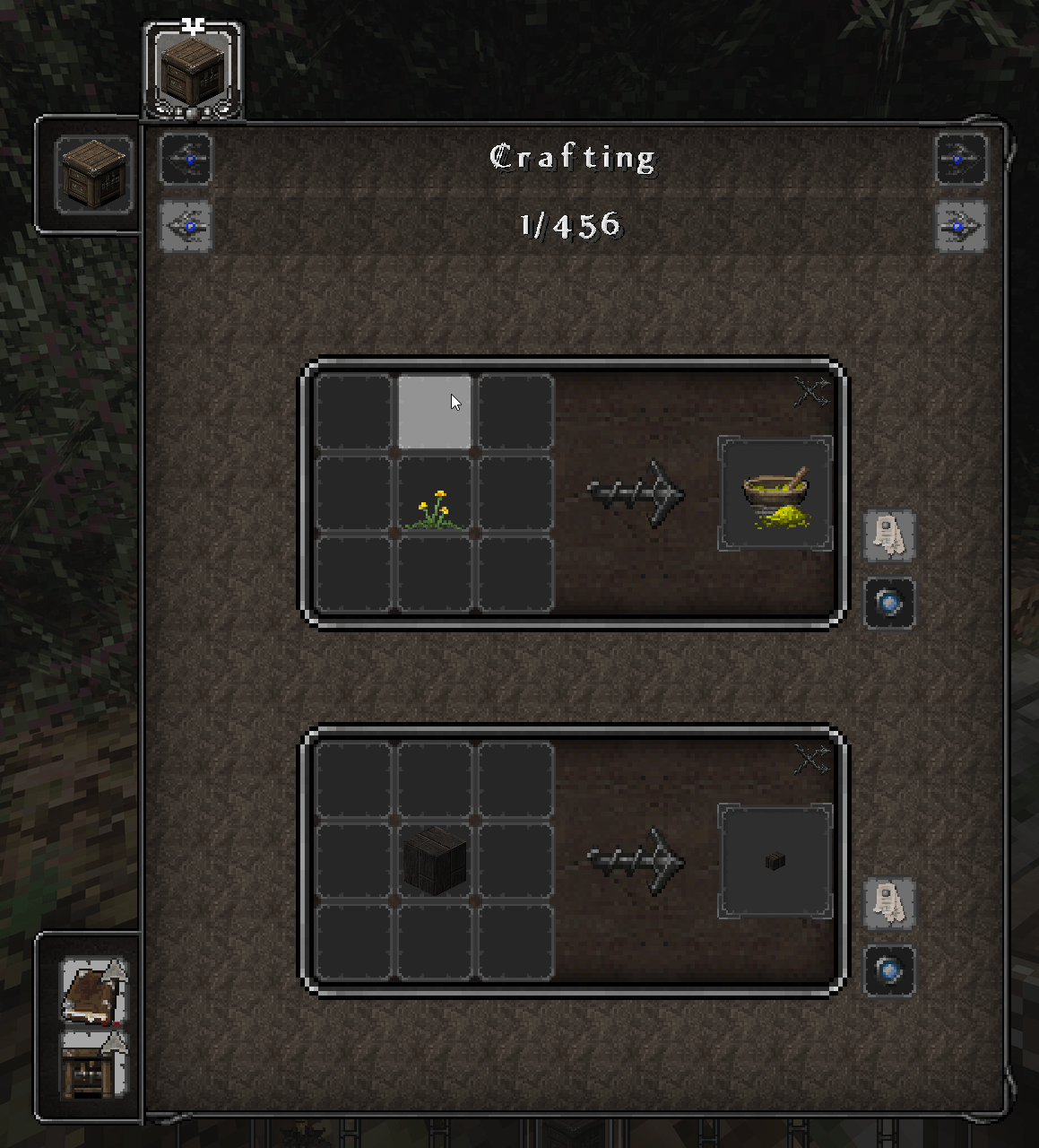Show next page right of 1/456 counter
1039x1148 pixels.
pyautogui.click(x=960, y=225)
